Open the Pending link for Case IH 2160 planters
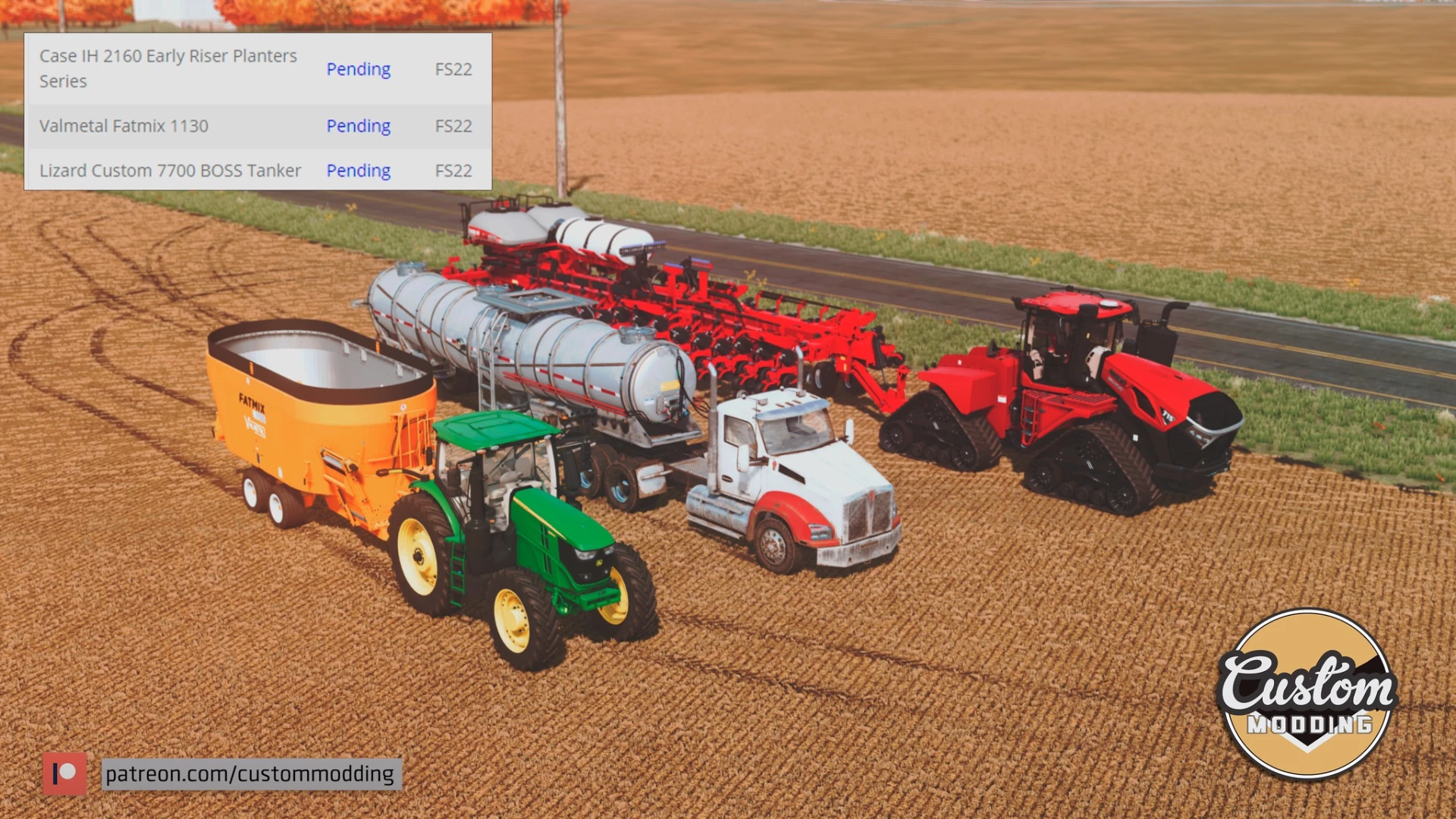The width and height of the screenshot is (1456, 819). point(358,69)
